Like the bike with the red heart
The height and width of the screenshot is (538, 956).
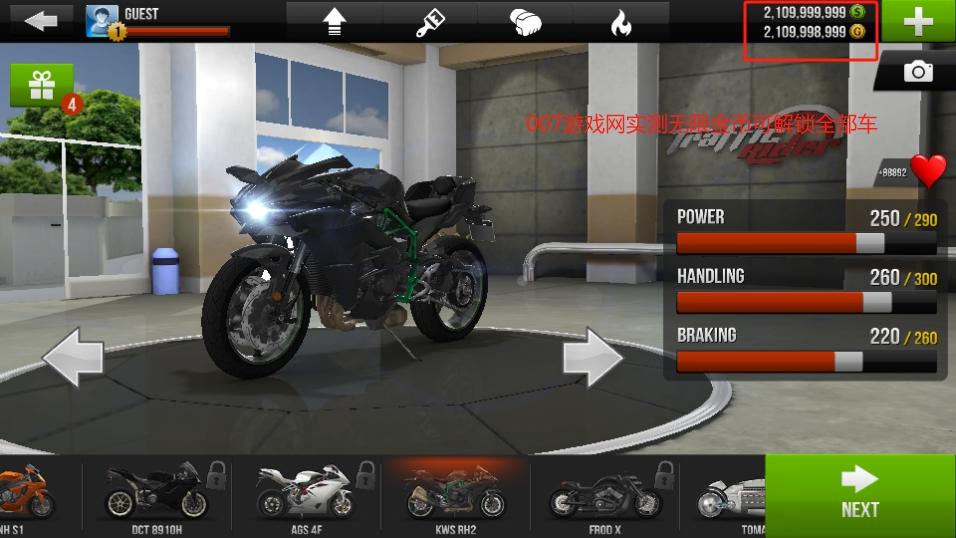(x=928, y=171)
